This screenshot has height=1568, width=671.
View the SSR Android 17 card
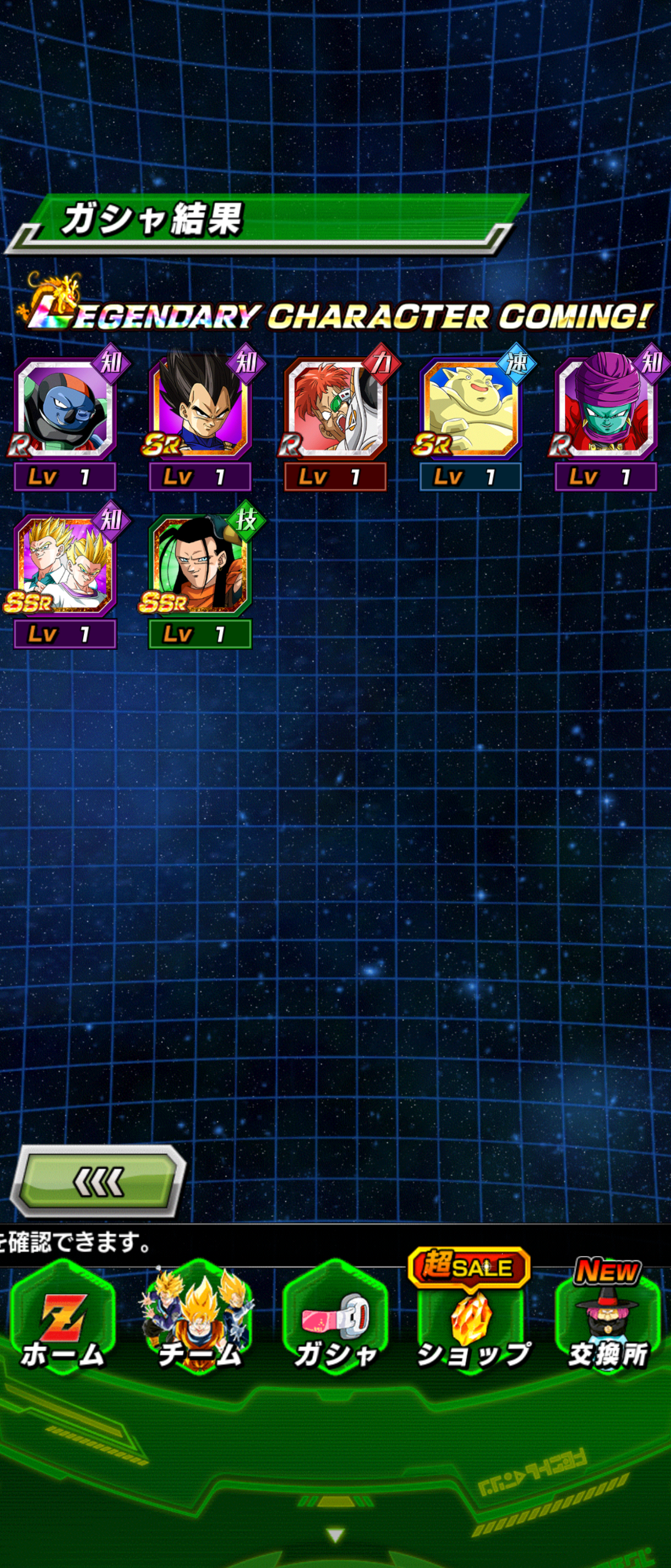click(200, 566)
